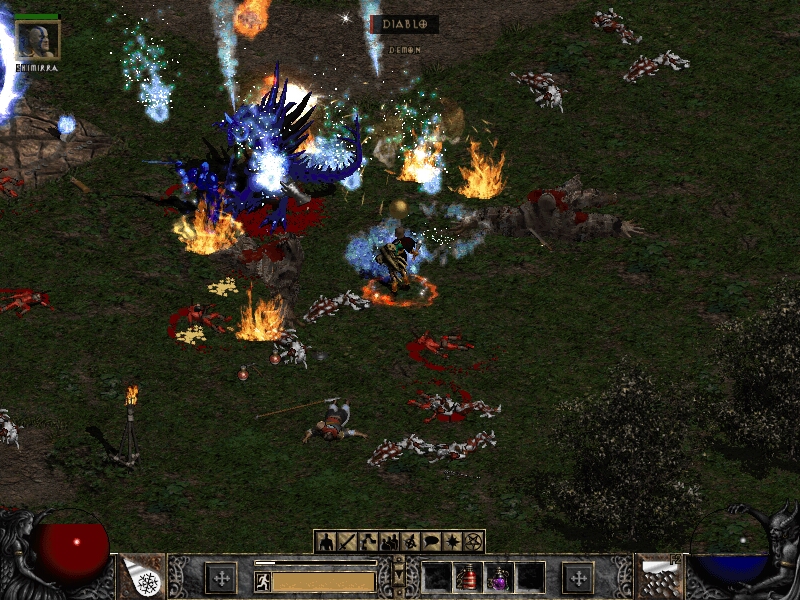
Task: Open the message log speech bubble
Action: click(431, 542)
